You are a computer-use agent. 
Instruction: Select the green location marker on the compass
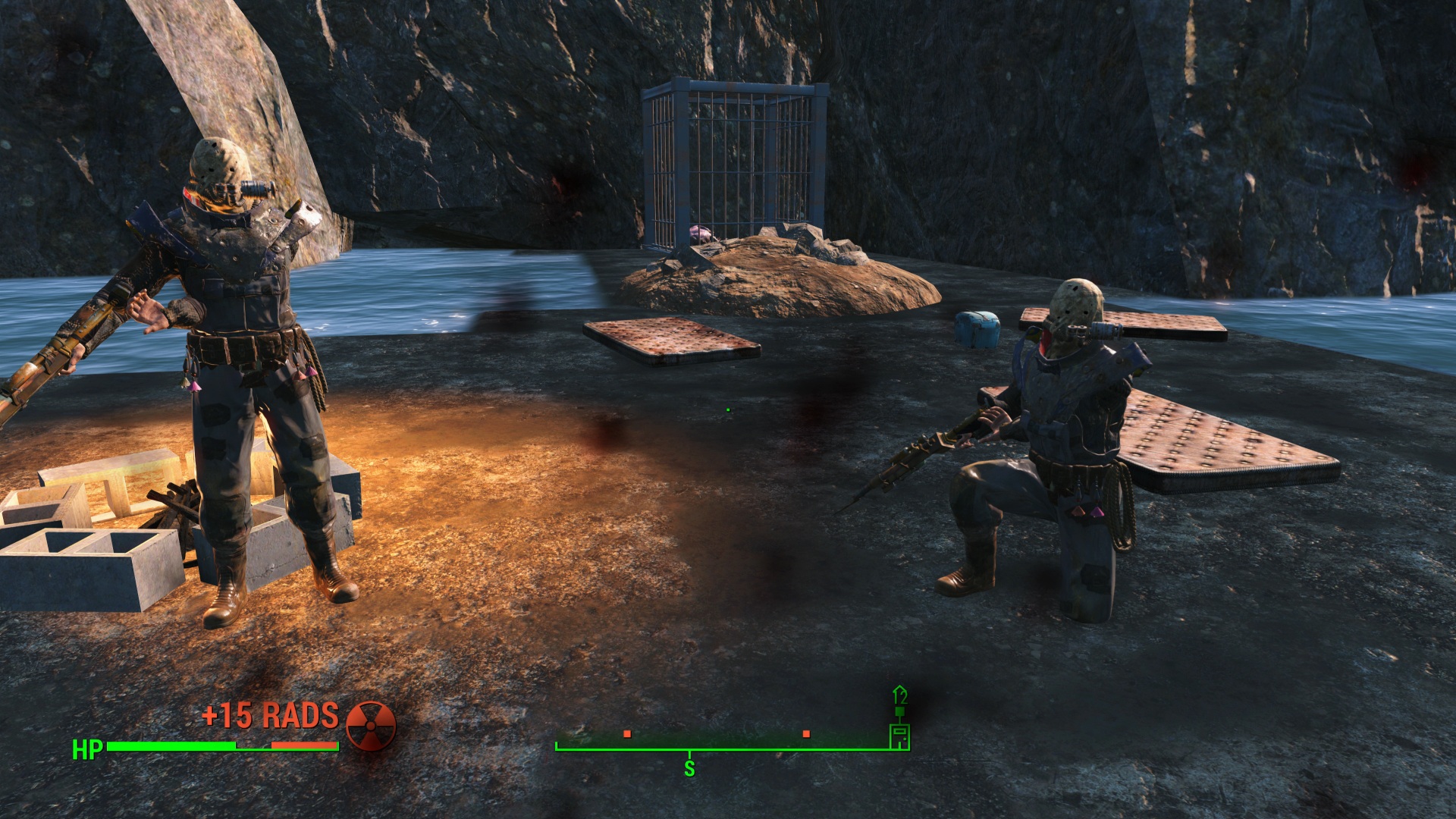point(899,734)
